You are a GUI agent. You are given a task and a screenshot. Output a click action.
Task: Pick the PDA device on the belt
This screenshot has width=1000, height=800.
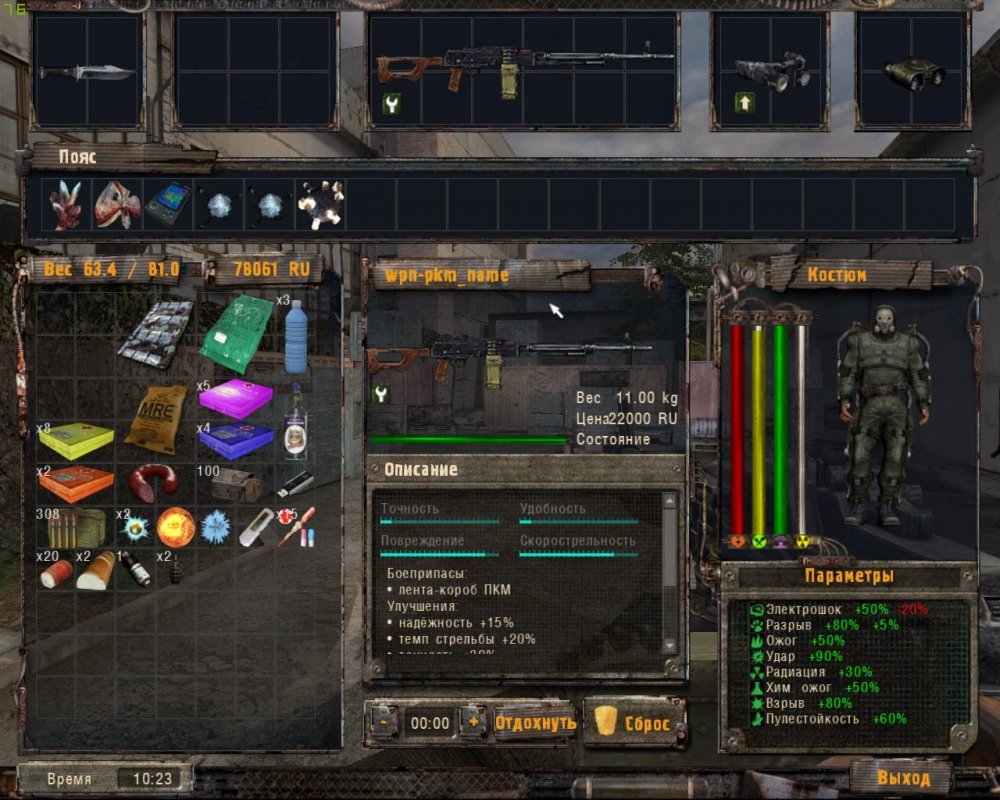pos(166,205)
